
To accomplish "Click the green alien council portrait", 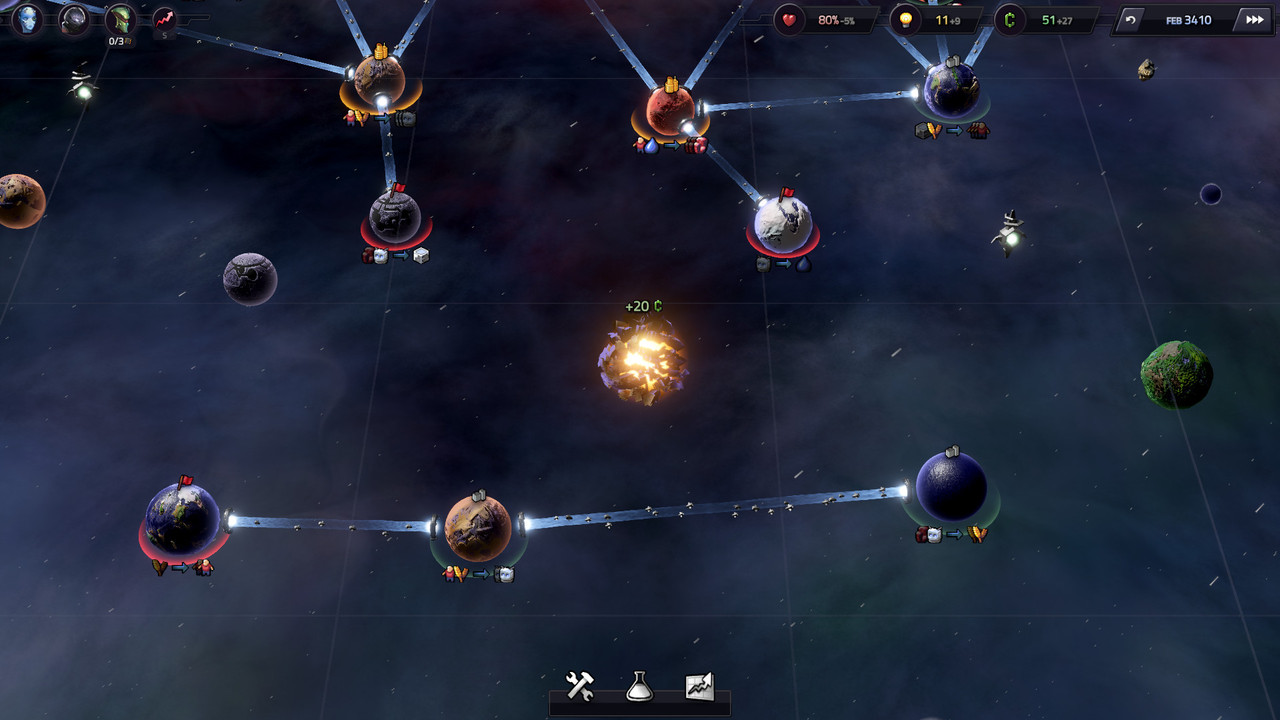I will pyautogui.click(x=120, y=18).
